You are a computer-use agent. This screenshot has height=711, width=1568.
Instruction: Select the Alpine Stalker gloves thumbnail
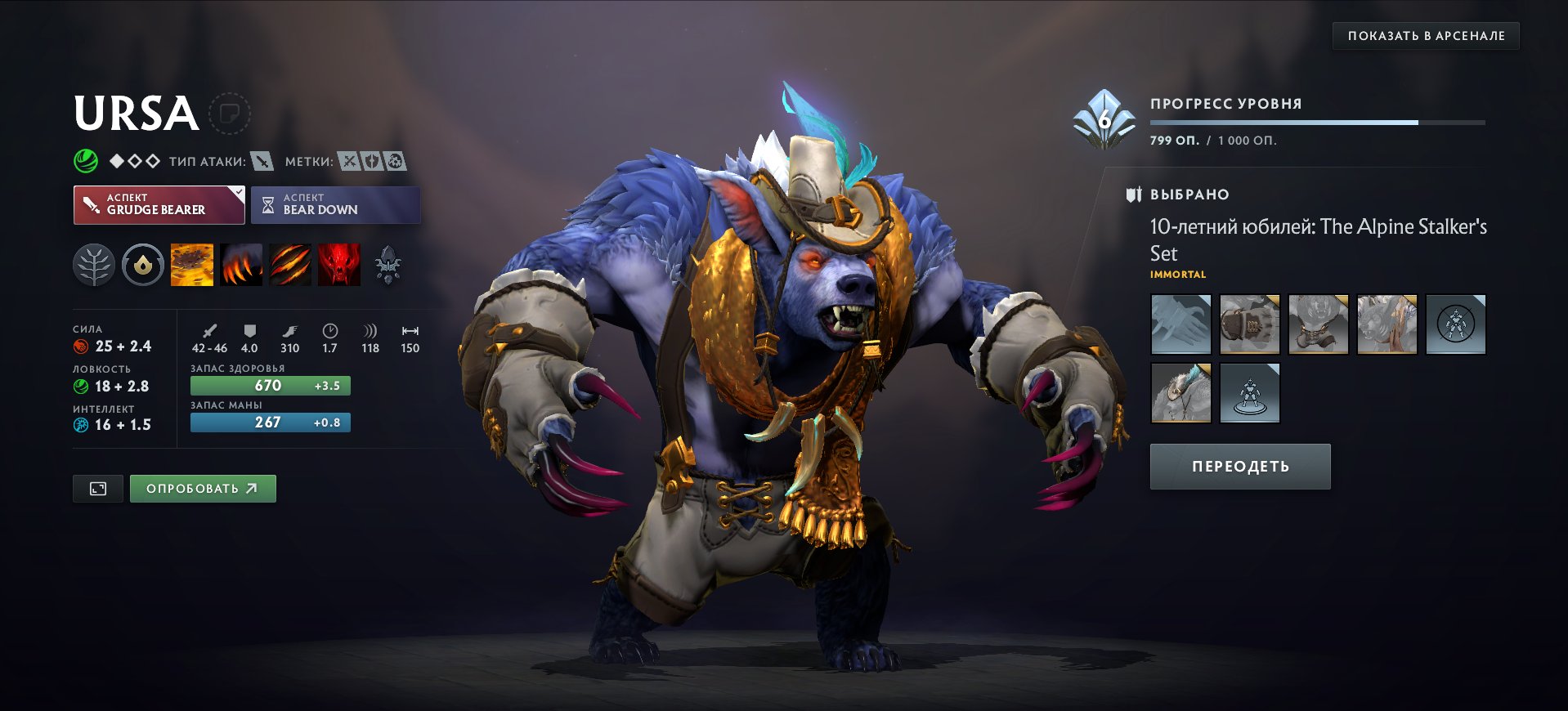1180,324
